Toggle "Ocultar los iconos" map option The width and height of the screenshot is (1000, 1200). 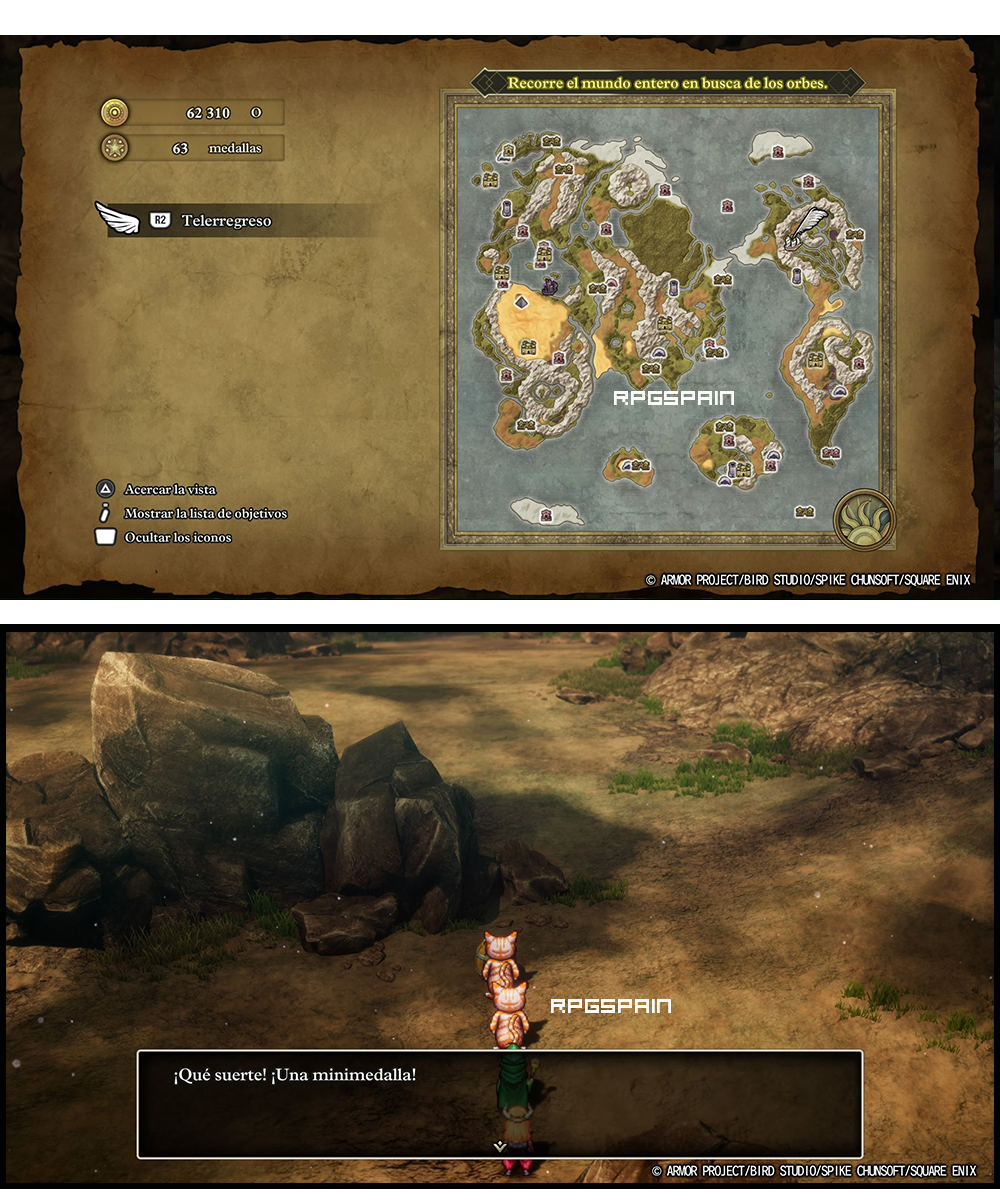tap(177, 538)
